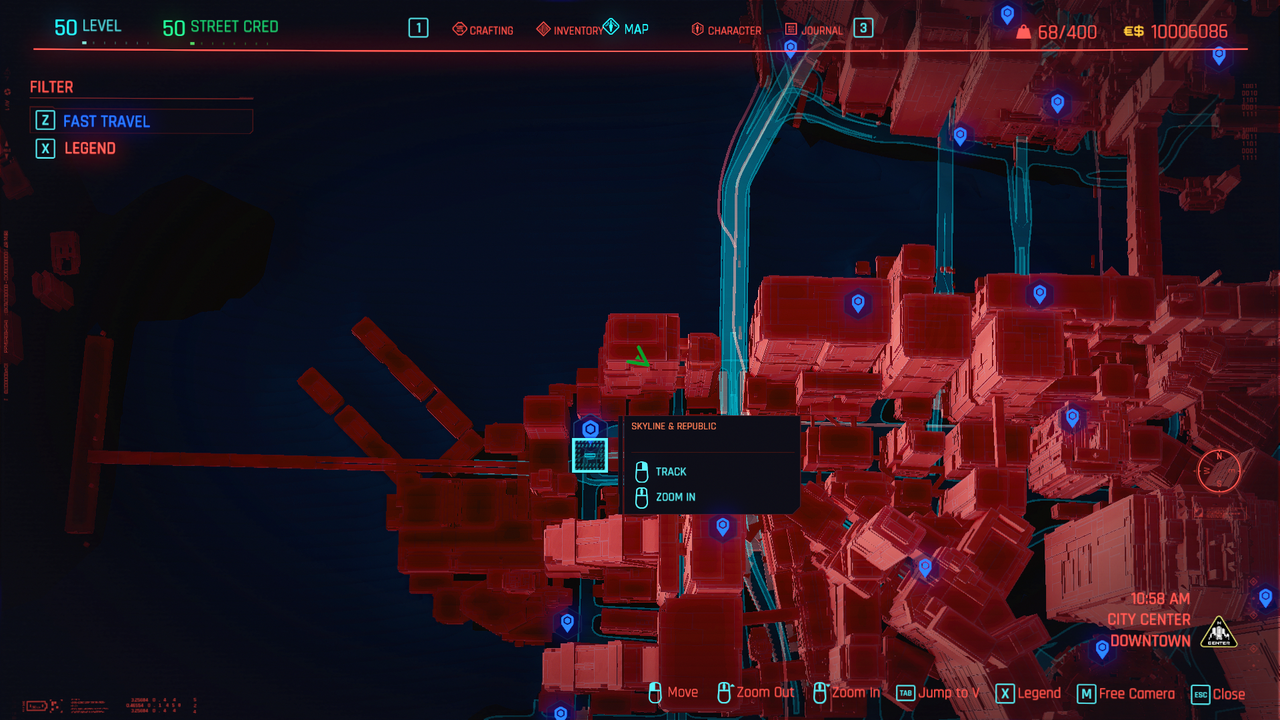Viewport: 1280px width, 720px height.
Task: Switch to the Inventory tab
Action: 570,30
